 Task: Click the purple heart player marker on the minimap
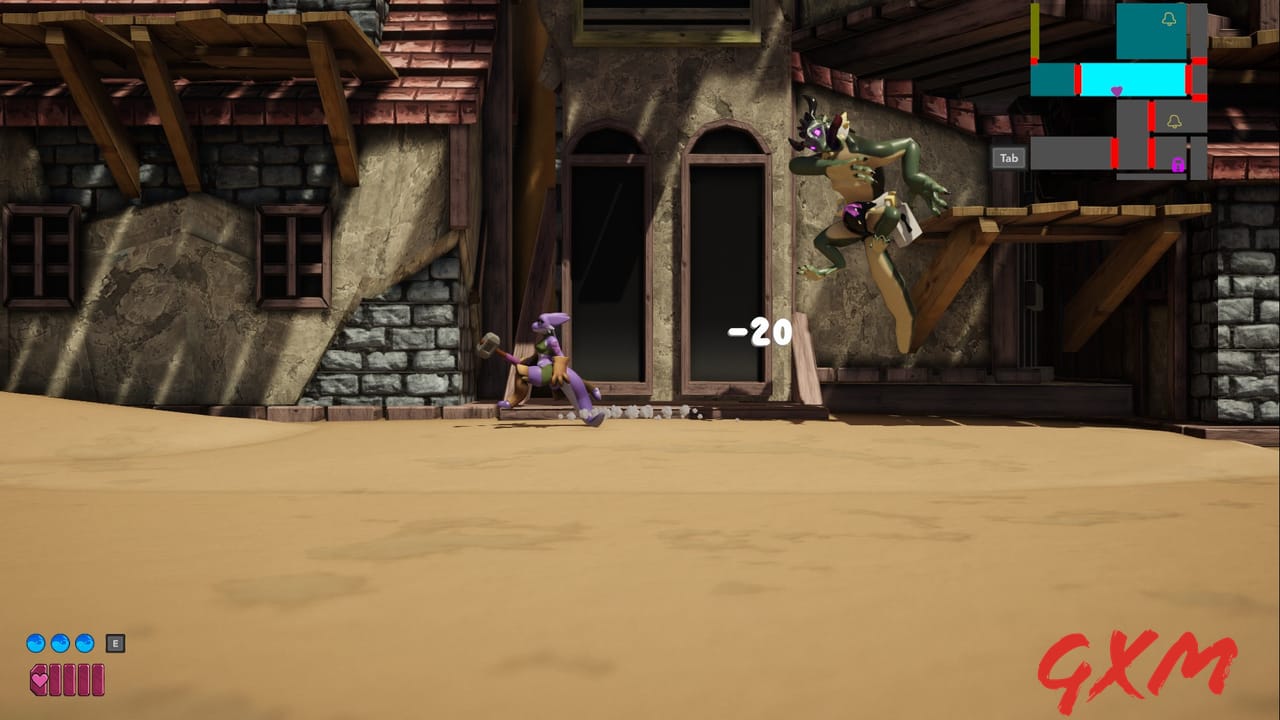pos(1116,91)
